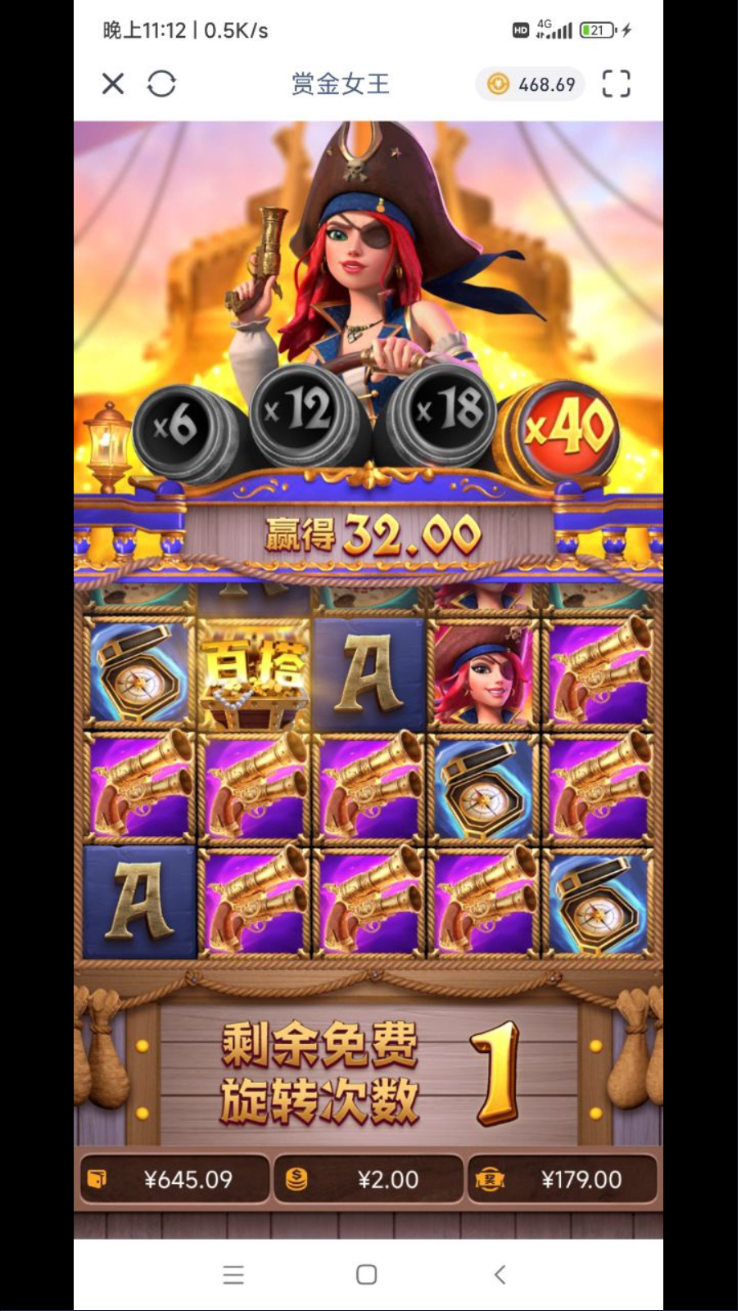
Task: Tap the circular refresh icon
Action: 161,84
